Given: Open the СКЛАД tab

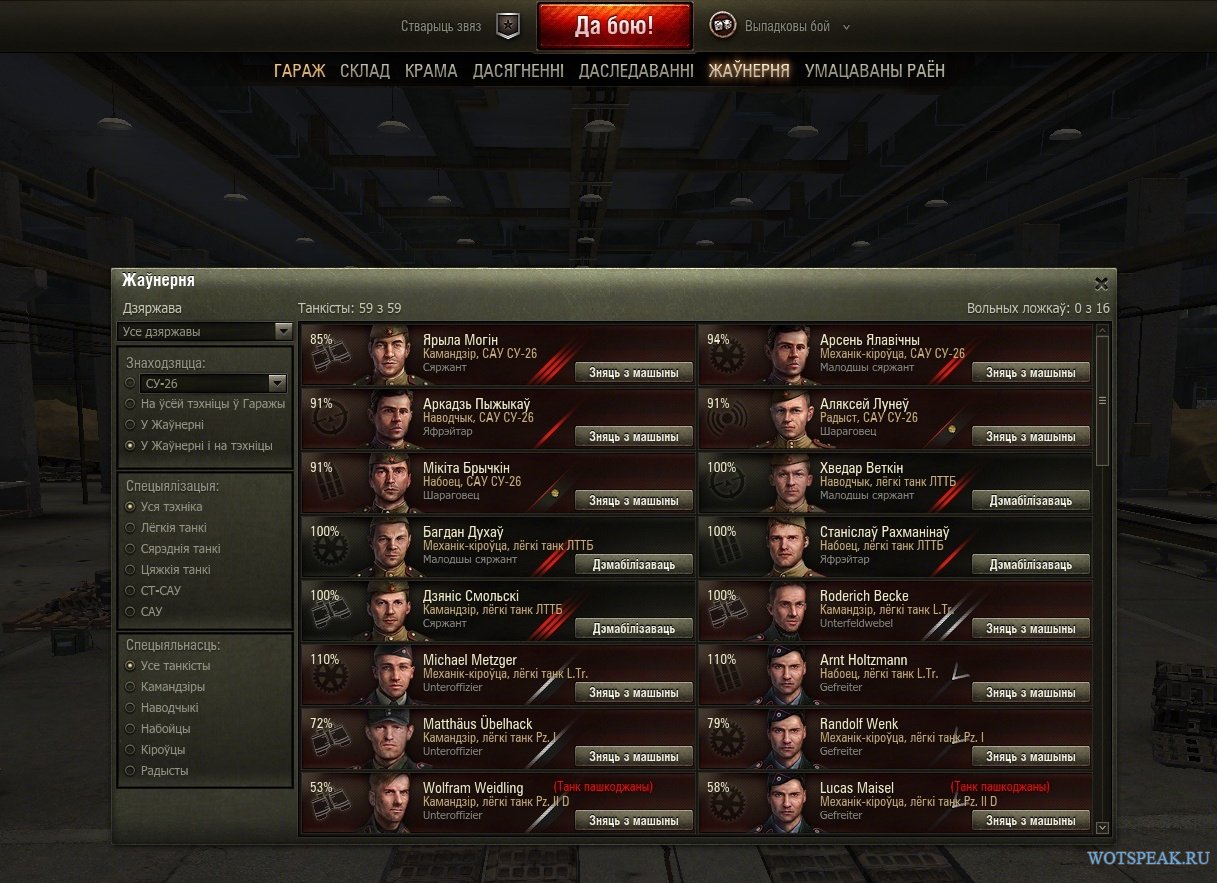Looking at the screenshot, I should click(365, 70).
